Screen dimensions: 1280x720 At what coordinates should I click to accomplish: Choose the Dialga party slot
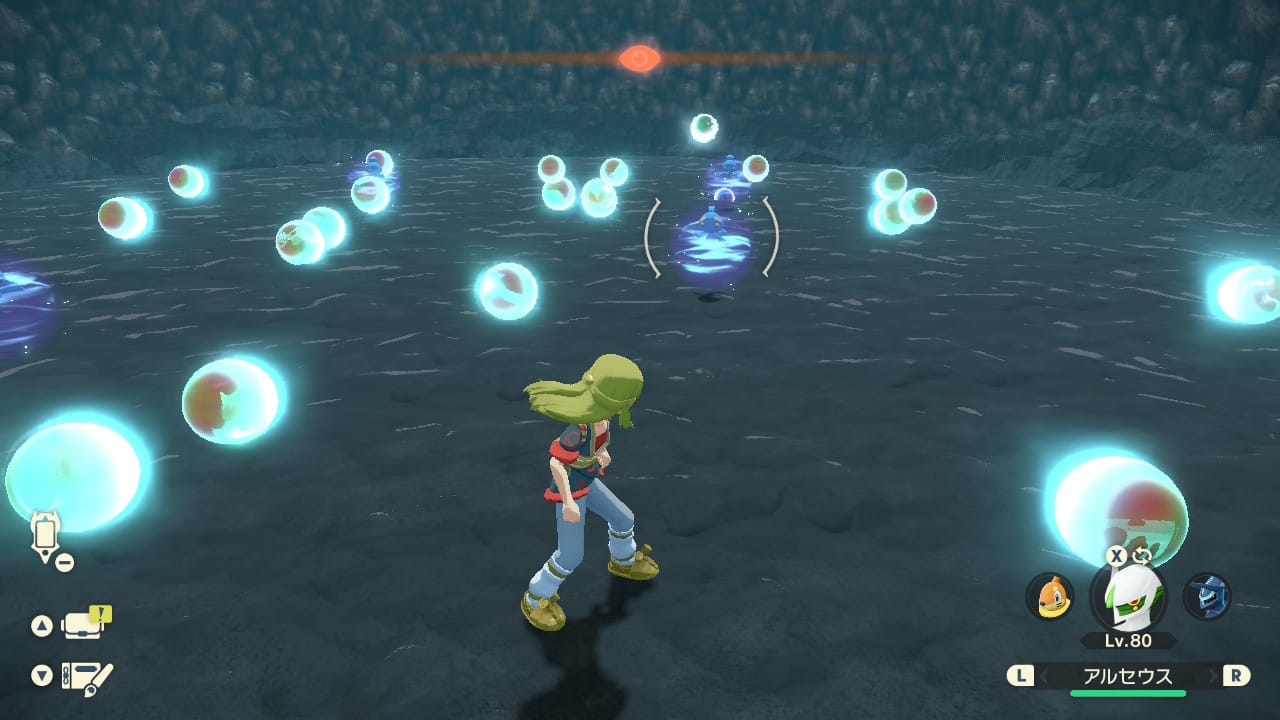pyautogui.click(x=1206, y=597)
